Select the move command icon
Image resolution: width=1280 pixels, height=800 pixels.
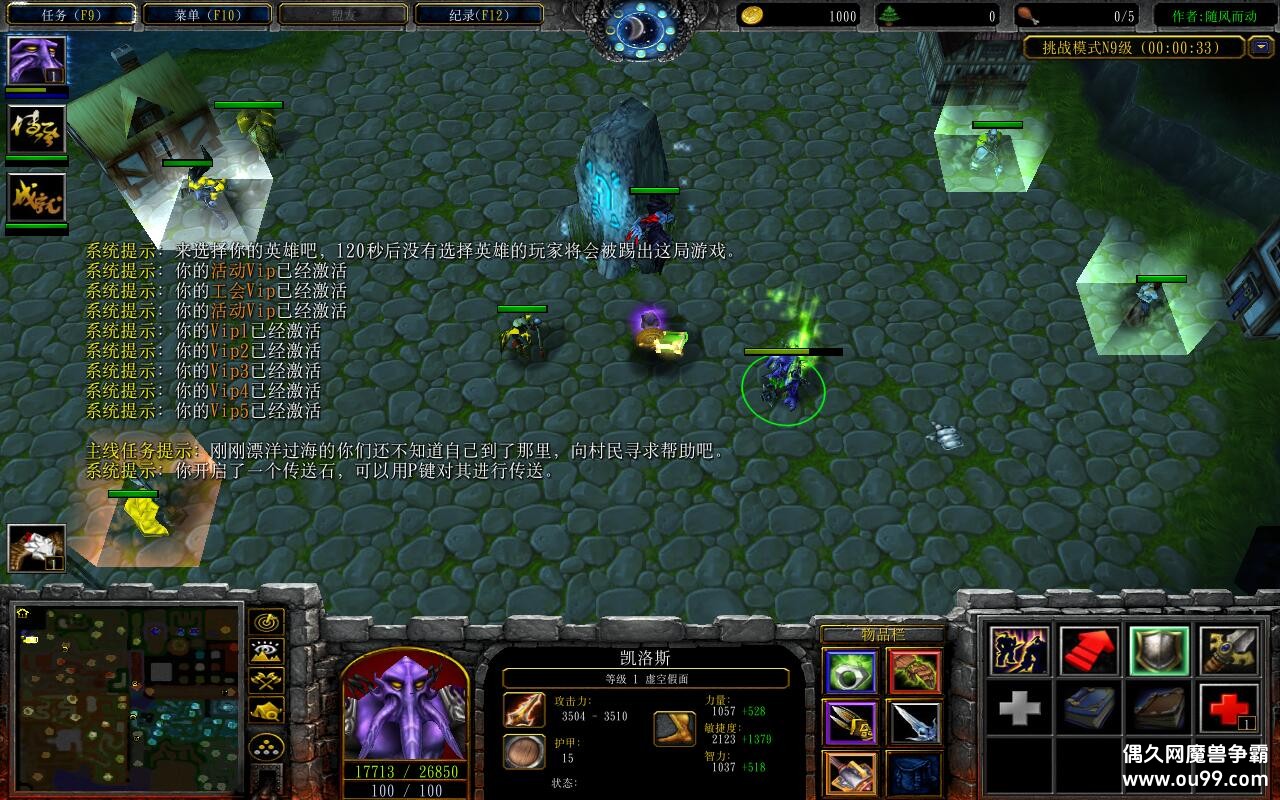tap(1020, 651)
